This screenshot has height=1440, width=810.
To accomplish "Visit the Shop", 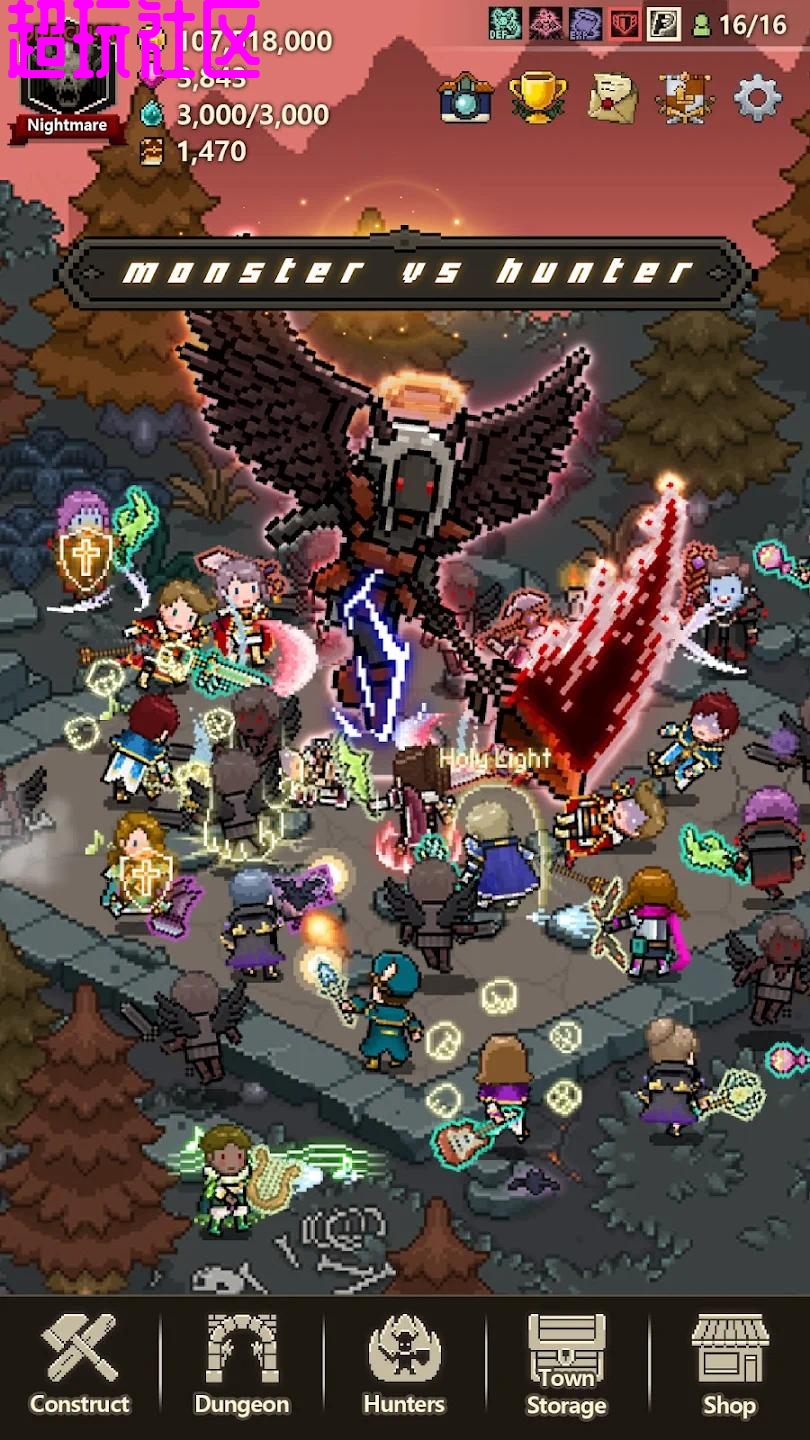I will click(729, 1365).
